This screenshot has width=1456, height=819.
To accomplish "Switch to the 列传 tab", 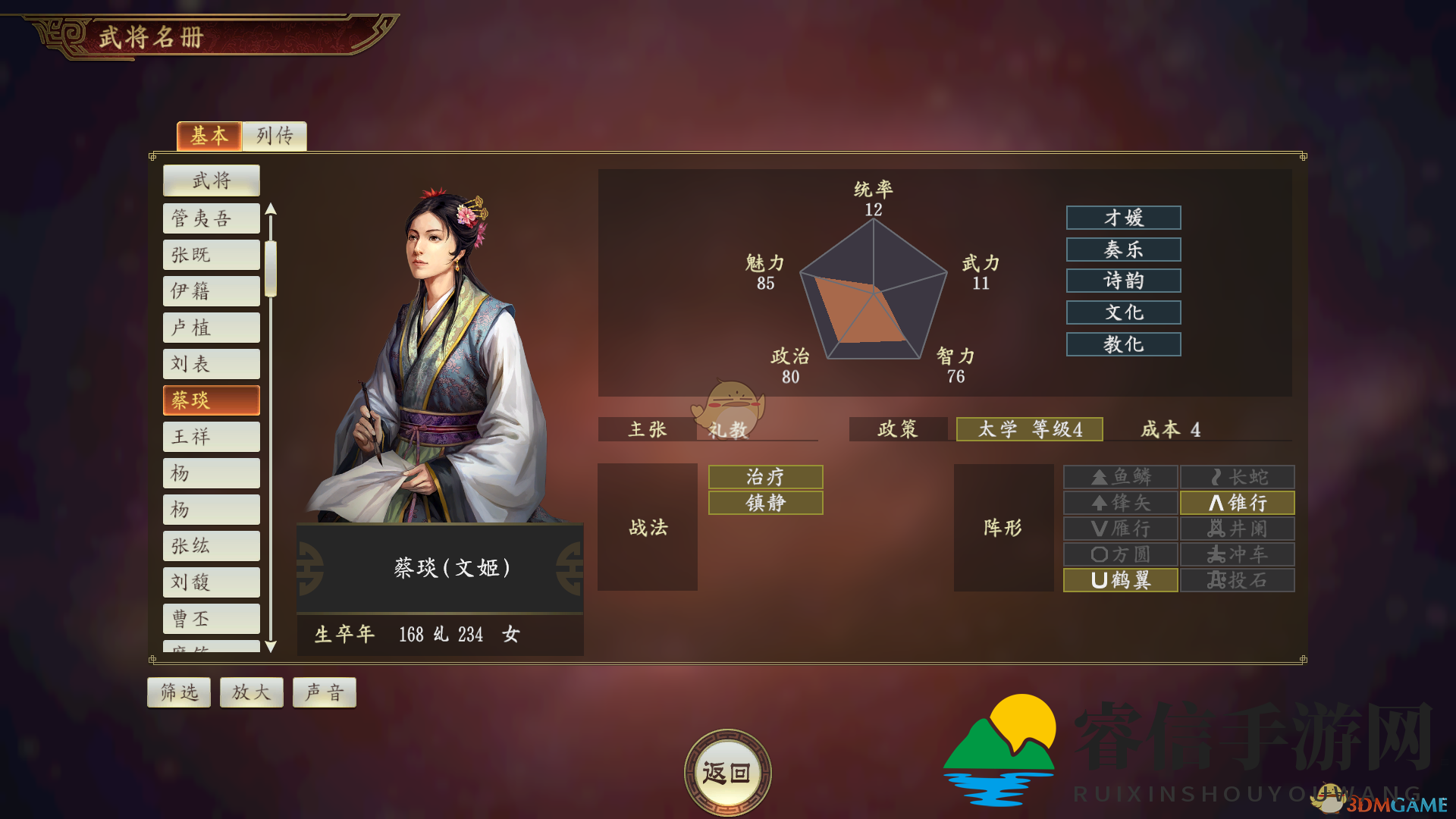I will 275,136.
